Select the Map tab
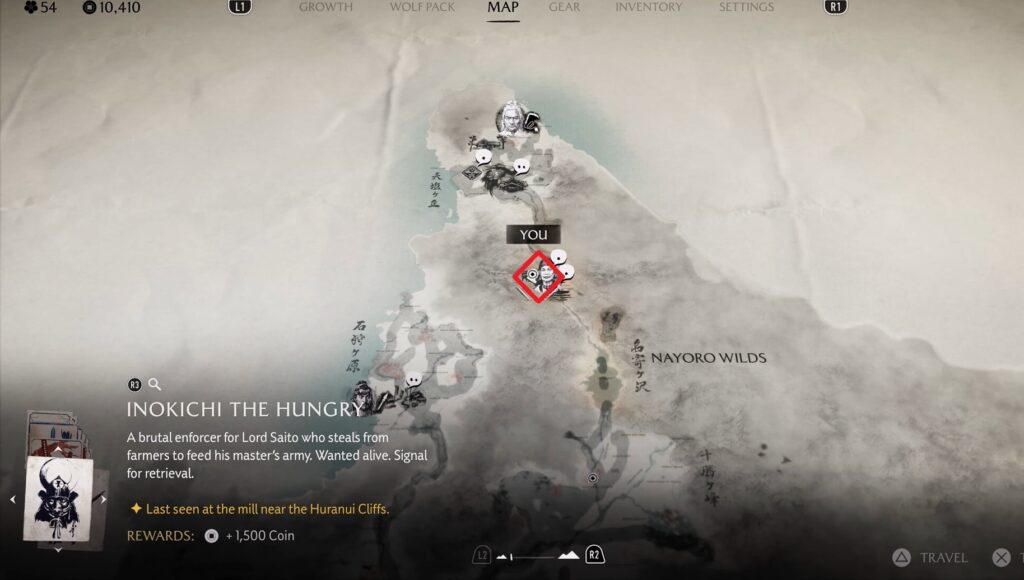Image resolution: width=1024 pixels, height=580 pixels. point(503,7)
